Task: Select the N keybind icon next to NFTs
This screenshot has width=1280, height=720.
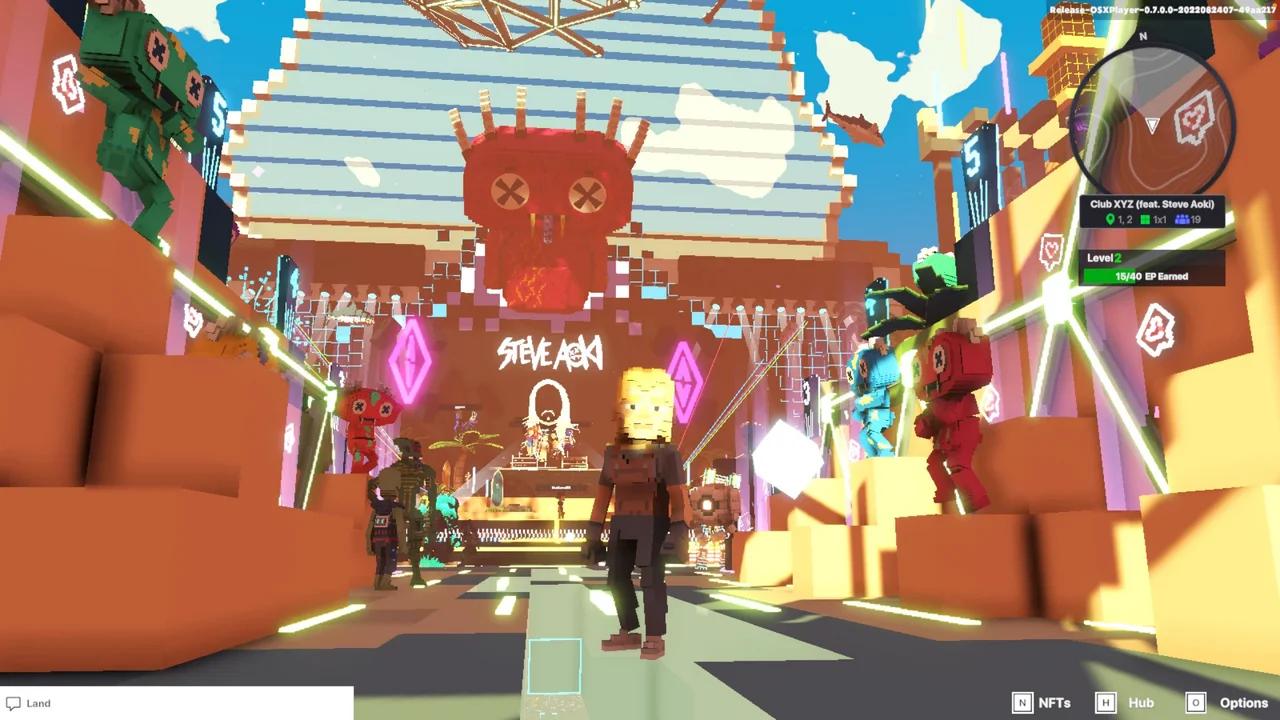Action: (x=1023, y=703)
